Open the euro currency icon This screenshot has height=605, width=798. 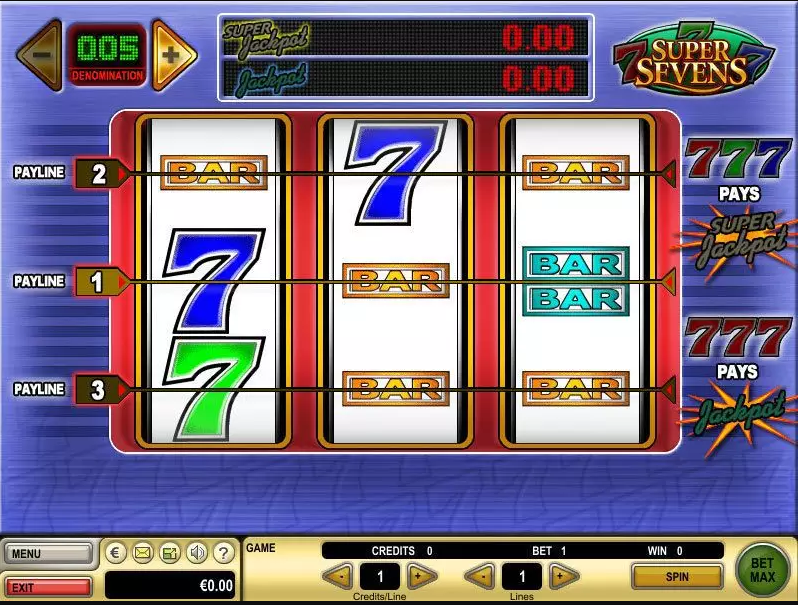[115, 552]
